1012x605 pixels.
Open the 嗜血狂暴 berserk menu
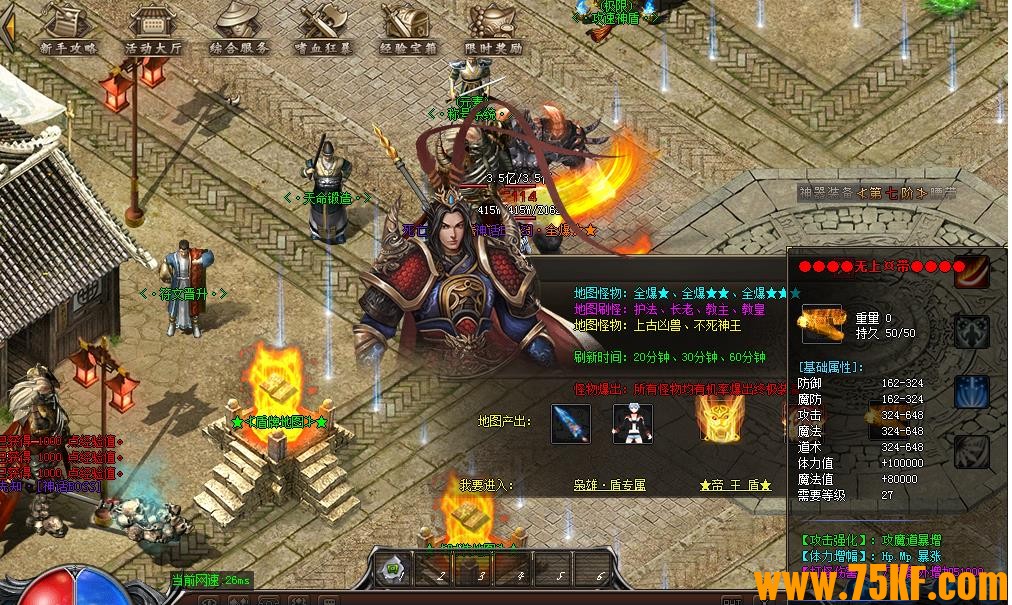pos(324,29)
